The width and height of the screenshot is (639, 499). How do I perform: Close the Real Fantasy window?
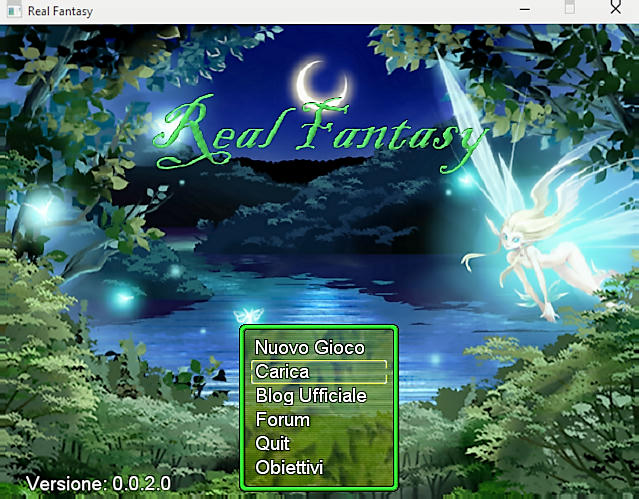614,8
